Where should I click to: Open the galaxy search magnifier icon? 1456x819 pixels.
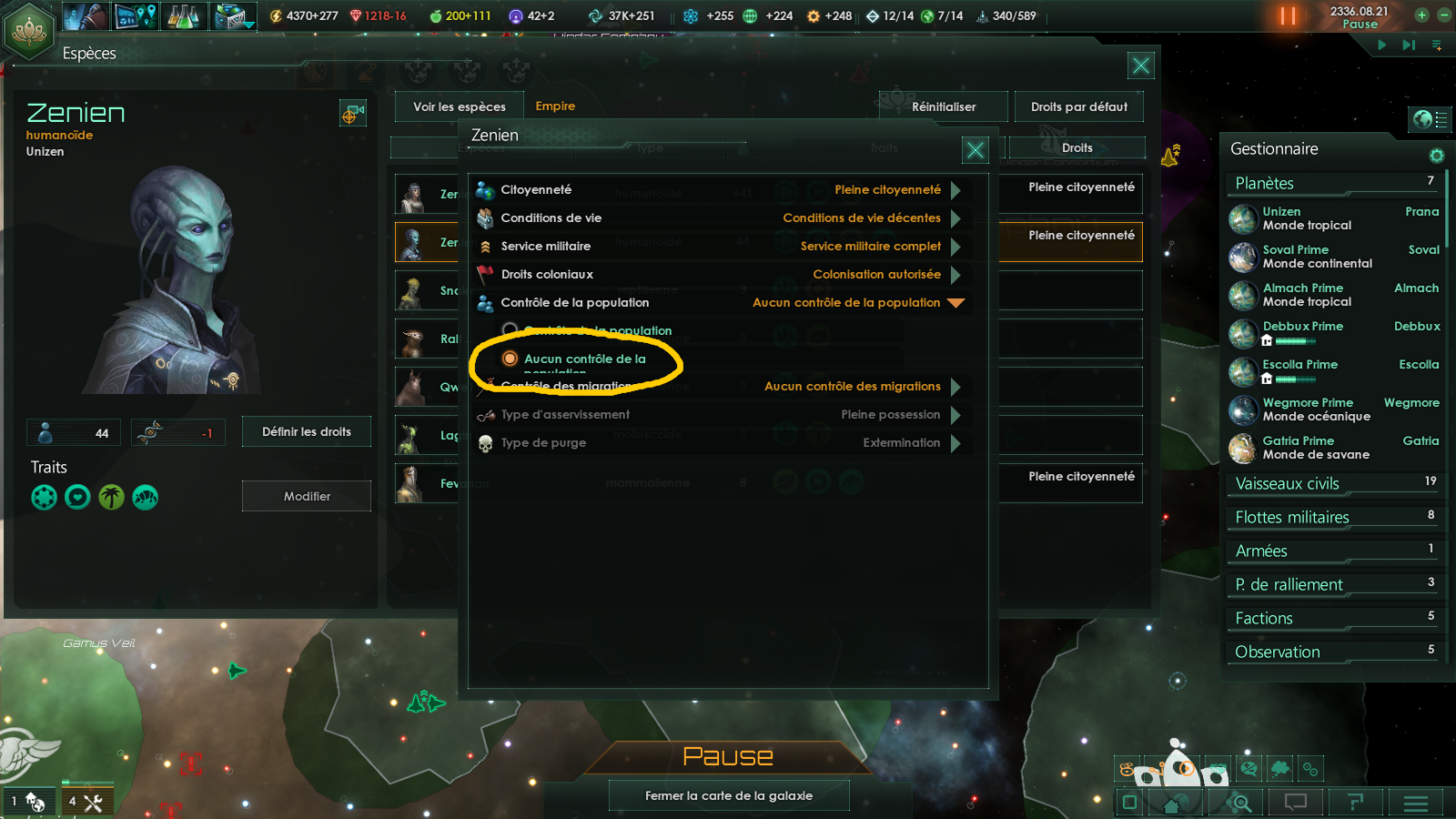(x=1238, y=804)
